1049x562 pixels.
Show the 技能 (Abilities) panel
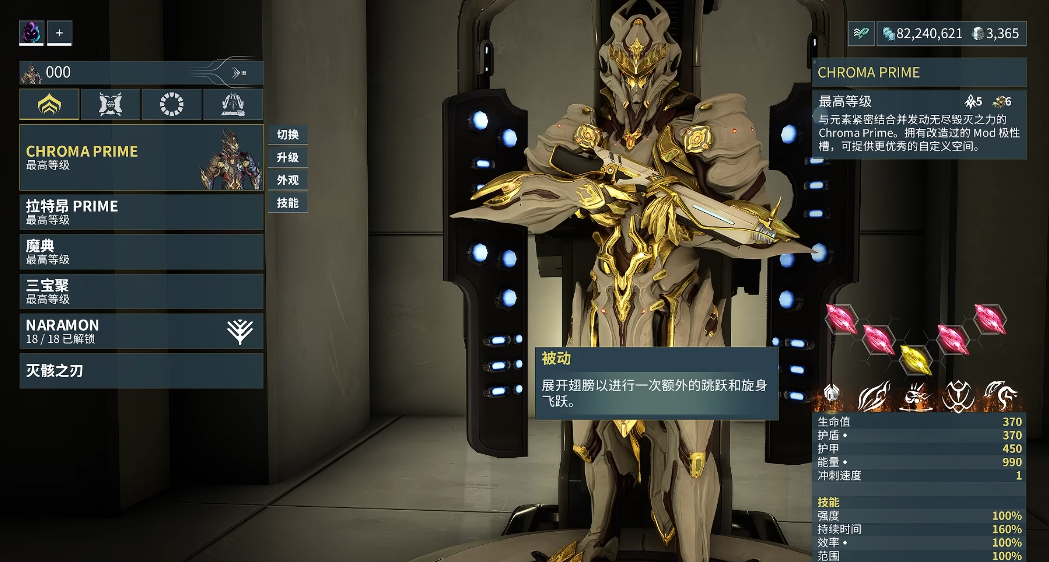click(x=288, y=203)
